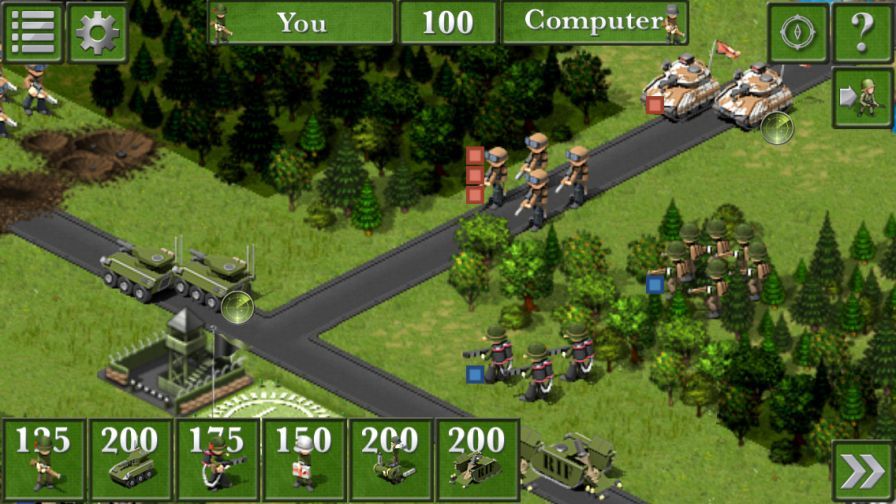Open the main menu list button
The width and height of the screenshot is (896, 504).
coord(33,32)
